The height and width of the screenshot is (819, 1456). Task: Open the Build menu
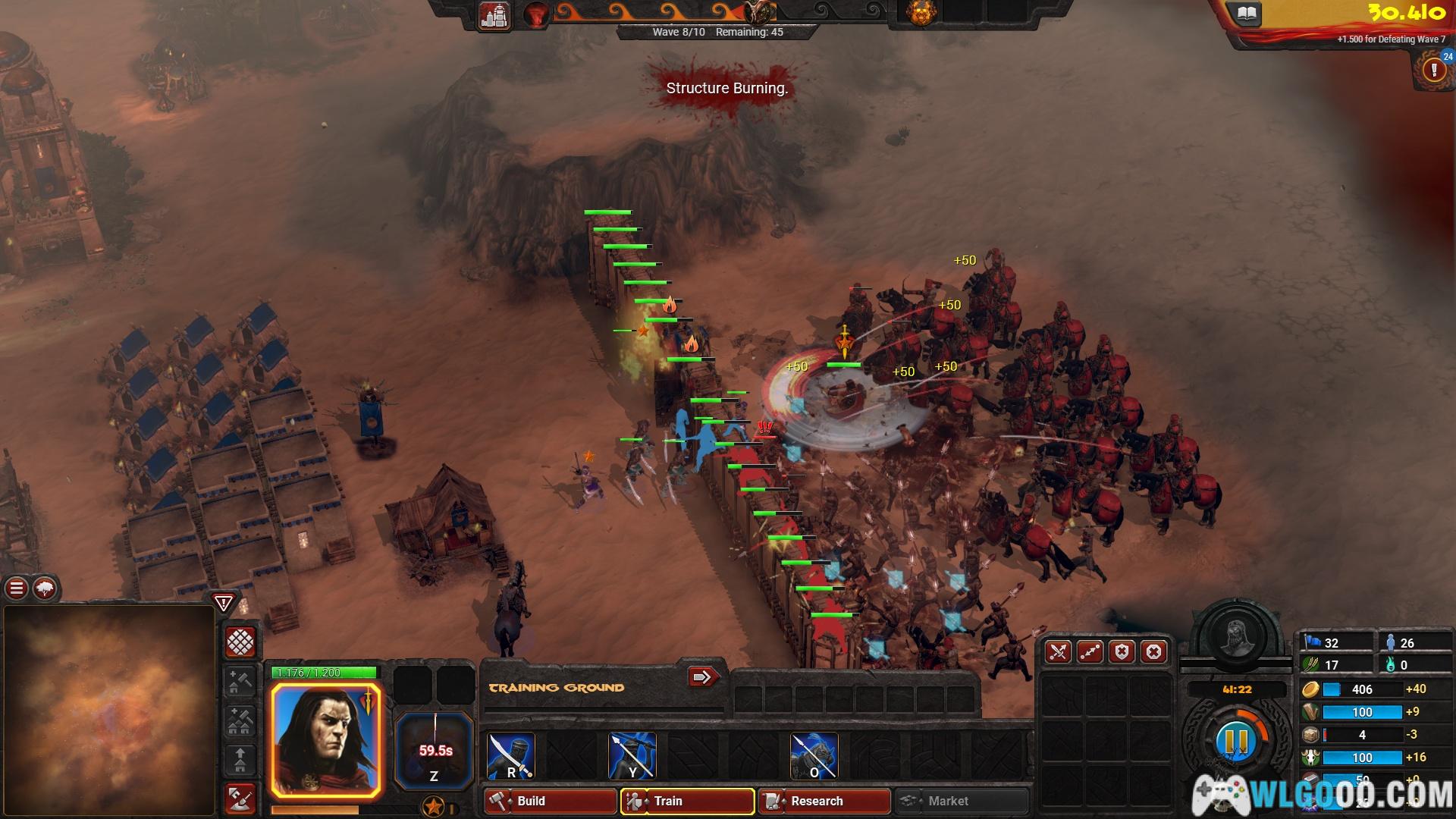pyautogui.click(x=550, y=801)
